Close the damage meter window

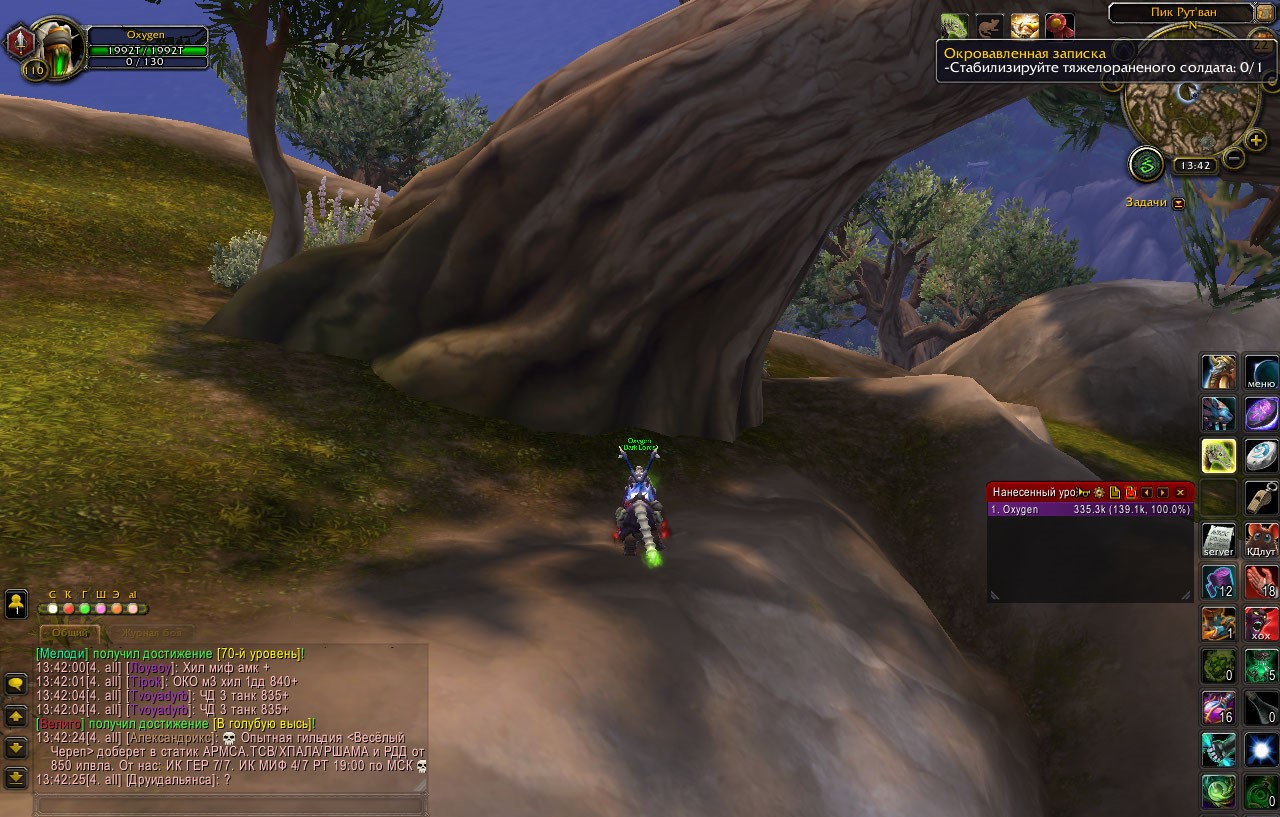pos(1180,492)
